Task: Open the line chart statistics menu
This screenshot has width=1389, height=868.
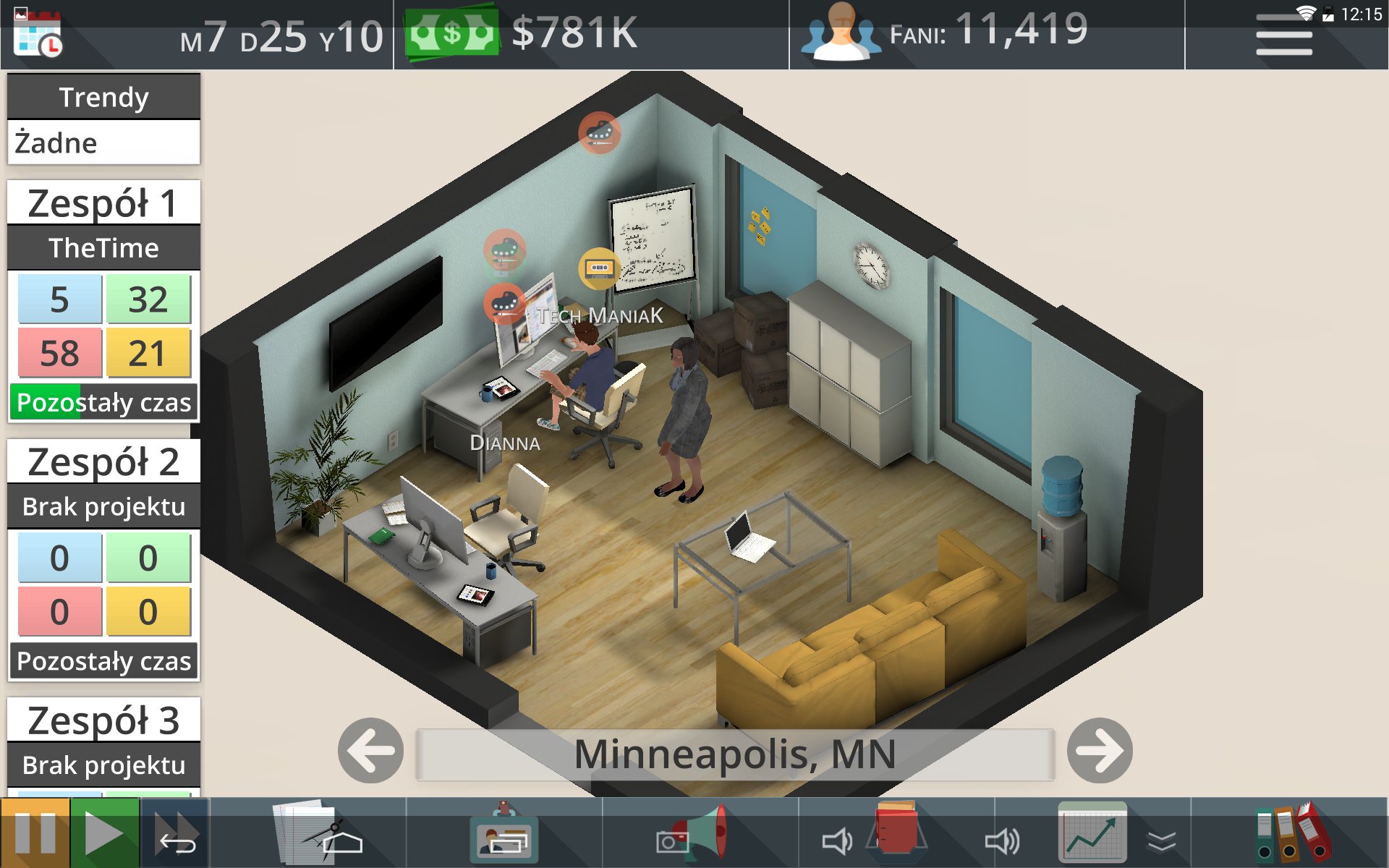Action: coord(1092,833)
